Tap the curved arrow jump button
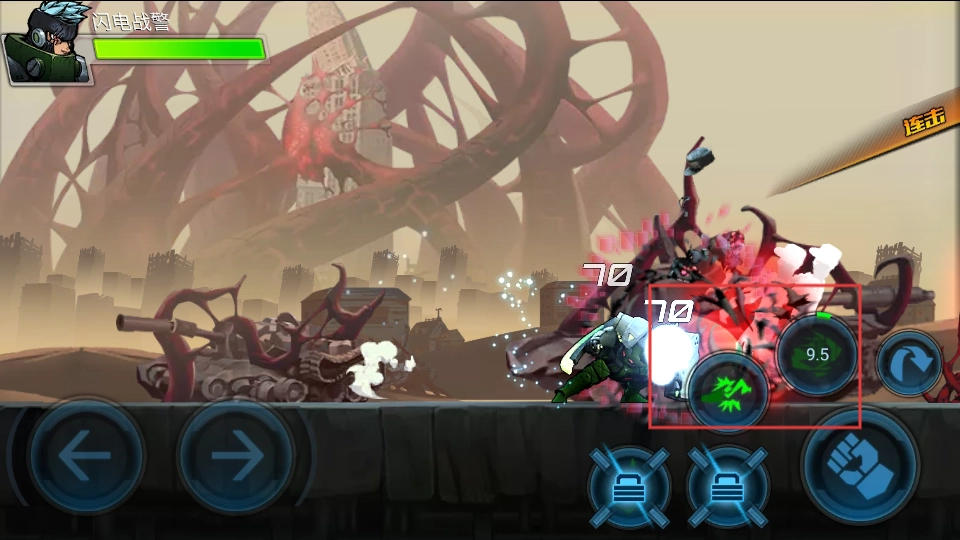Viewport: 960px width, 540px height. tap(910, 362)
